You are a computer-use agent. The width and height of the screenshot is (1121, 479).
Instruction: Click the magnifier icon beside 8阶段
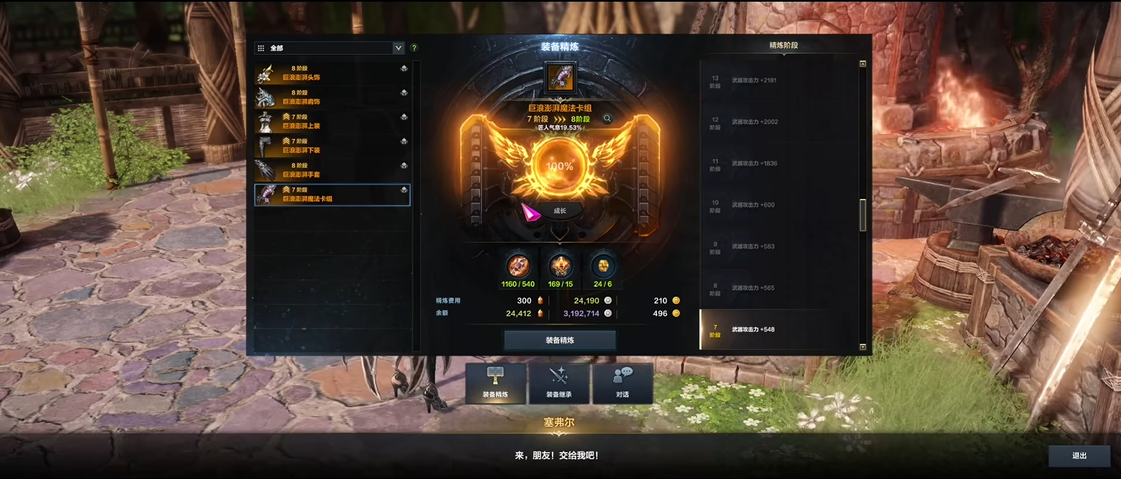pyautogui.click(x=607, y=119)
